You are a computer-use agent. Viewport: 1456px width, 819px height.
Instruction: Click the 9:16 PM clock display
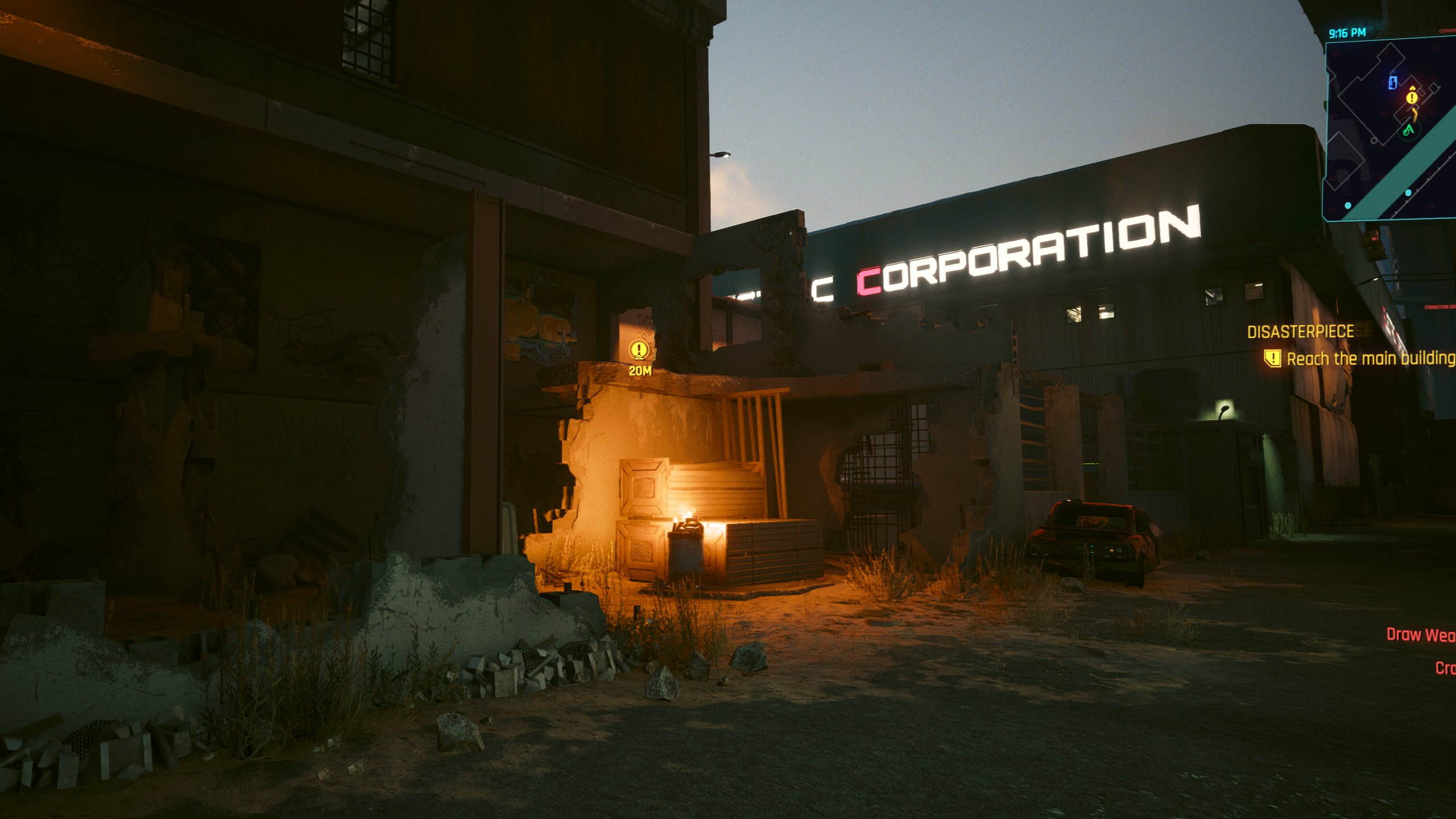coord(1347,32)
